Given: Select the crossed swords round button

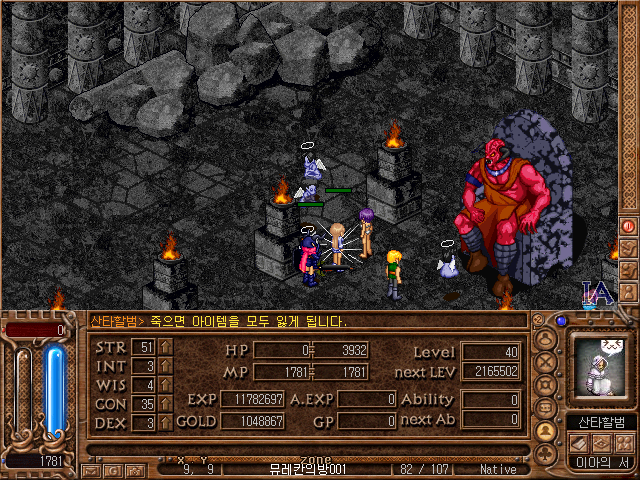Looking at the screenshot, I should tap(546, 363).
